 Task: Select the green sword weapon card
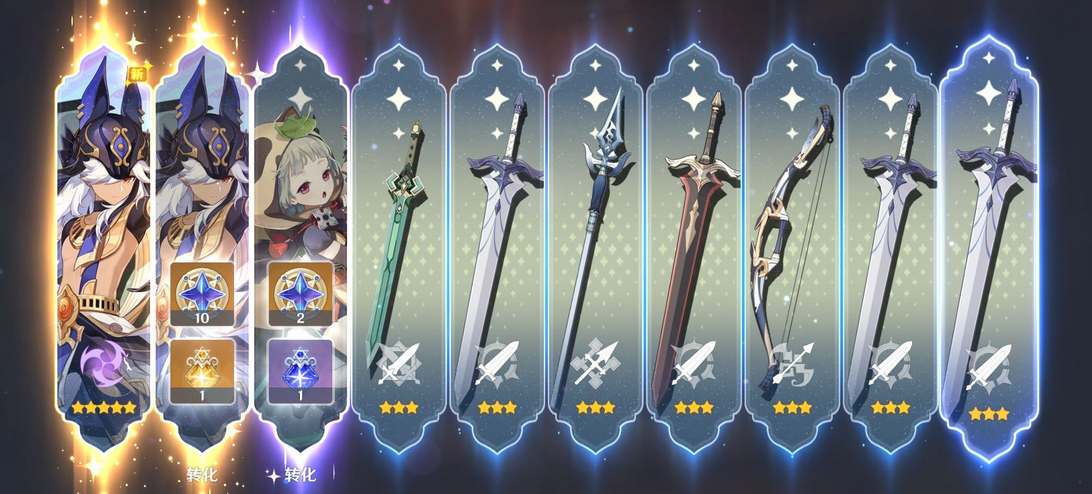click(x=399, y=250)
